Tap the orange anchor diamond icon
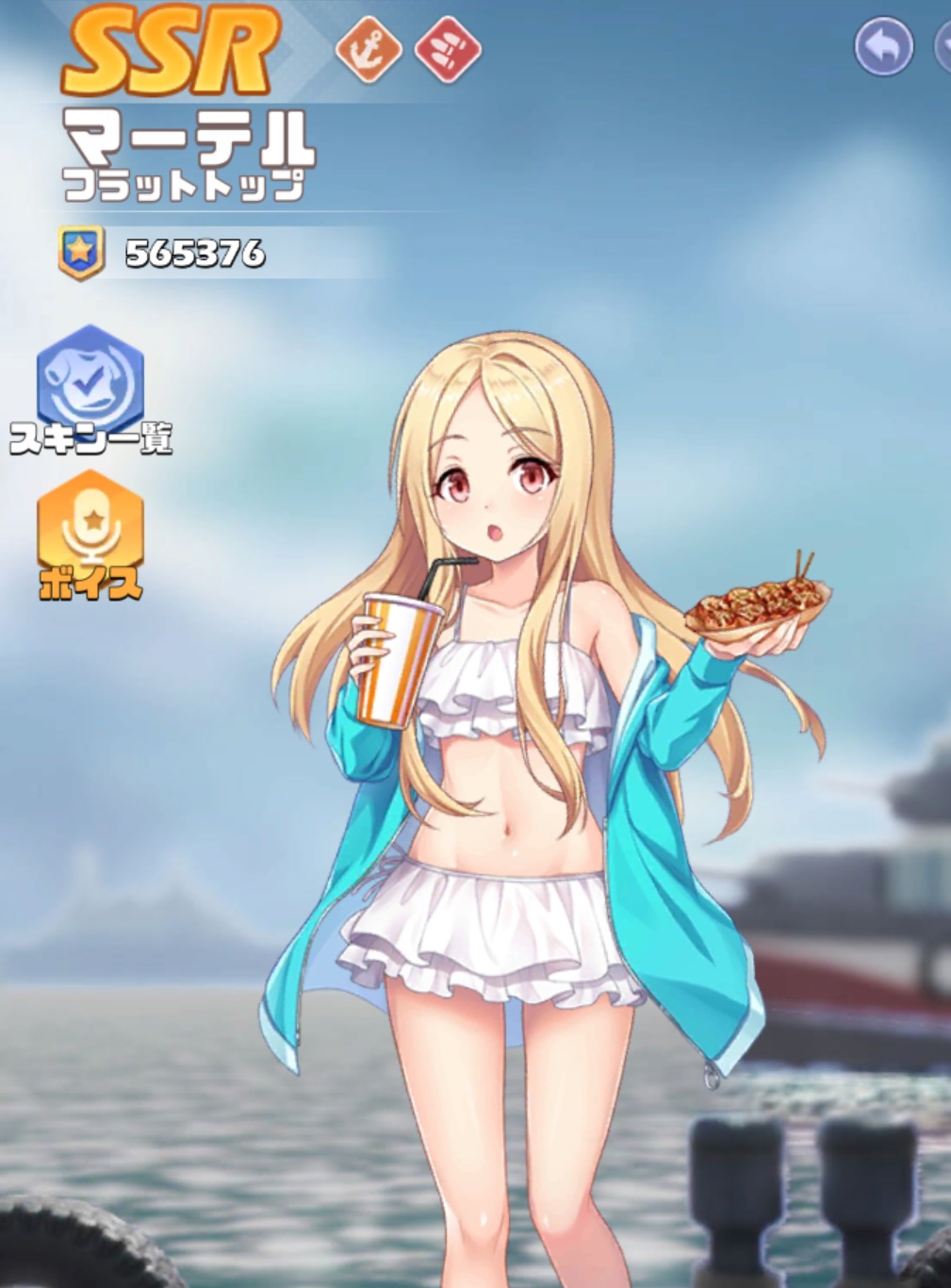The width and height of the screenshot is (951, 1288). tap(369, 48)
